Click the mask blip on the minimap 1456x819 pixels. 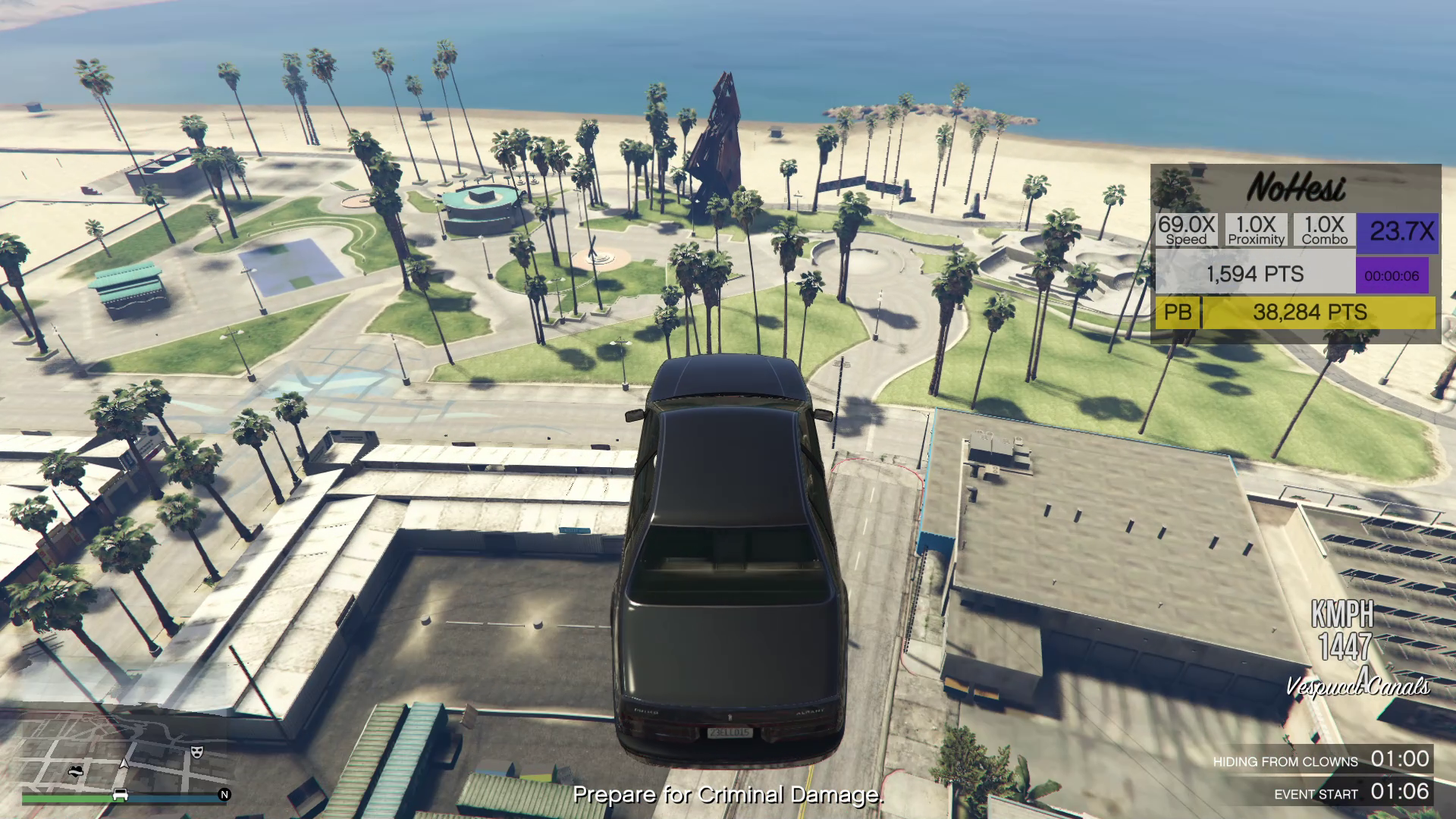coord(197,752)
